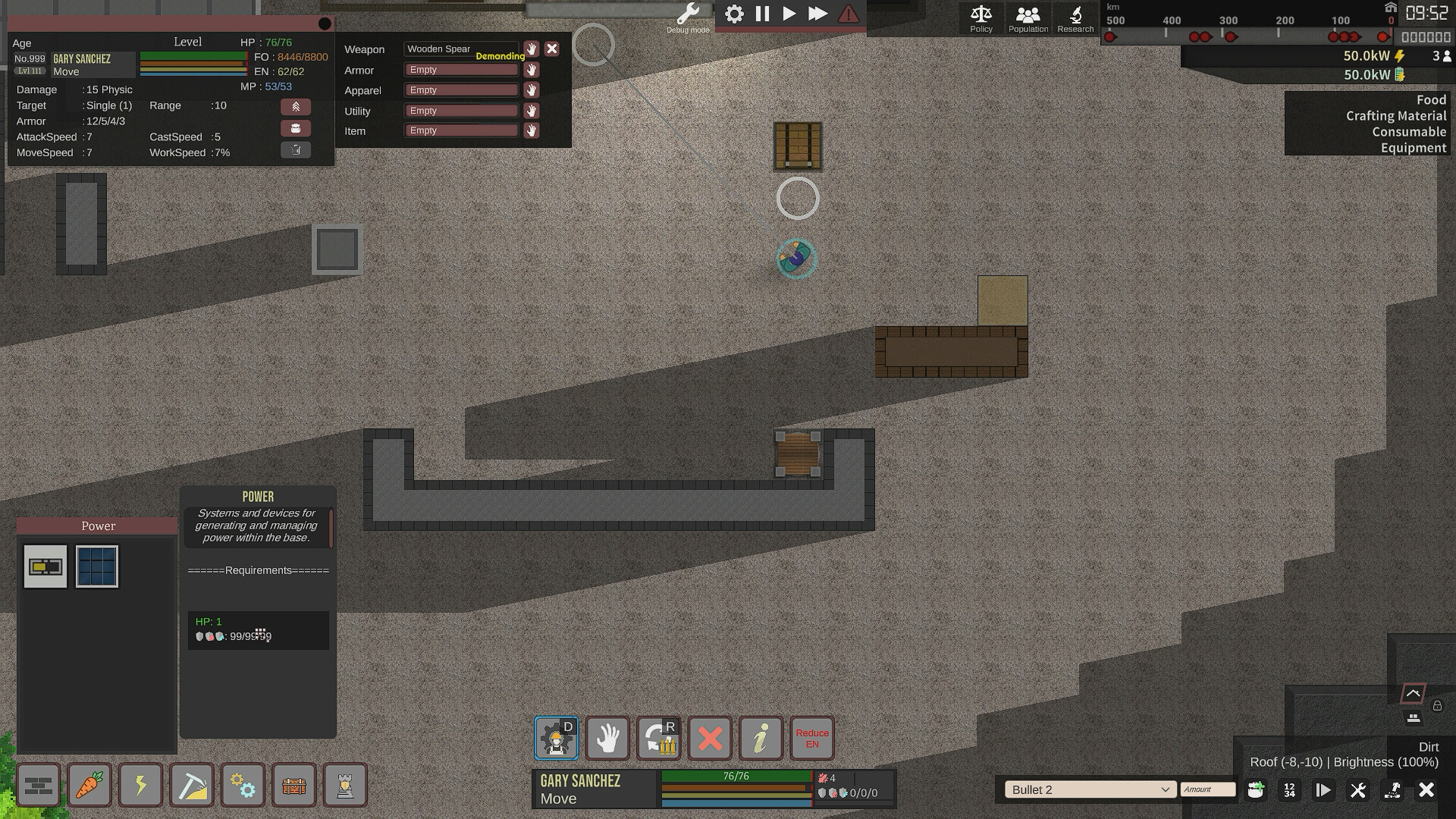Image resolution: width=1456 pixels, height=819 pixels.
Task: Select the Equipment category
Action: pos(1414,148)
